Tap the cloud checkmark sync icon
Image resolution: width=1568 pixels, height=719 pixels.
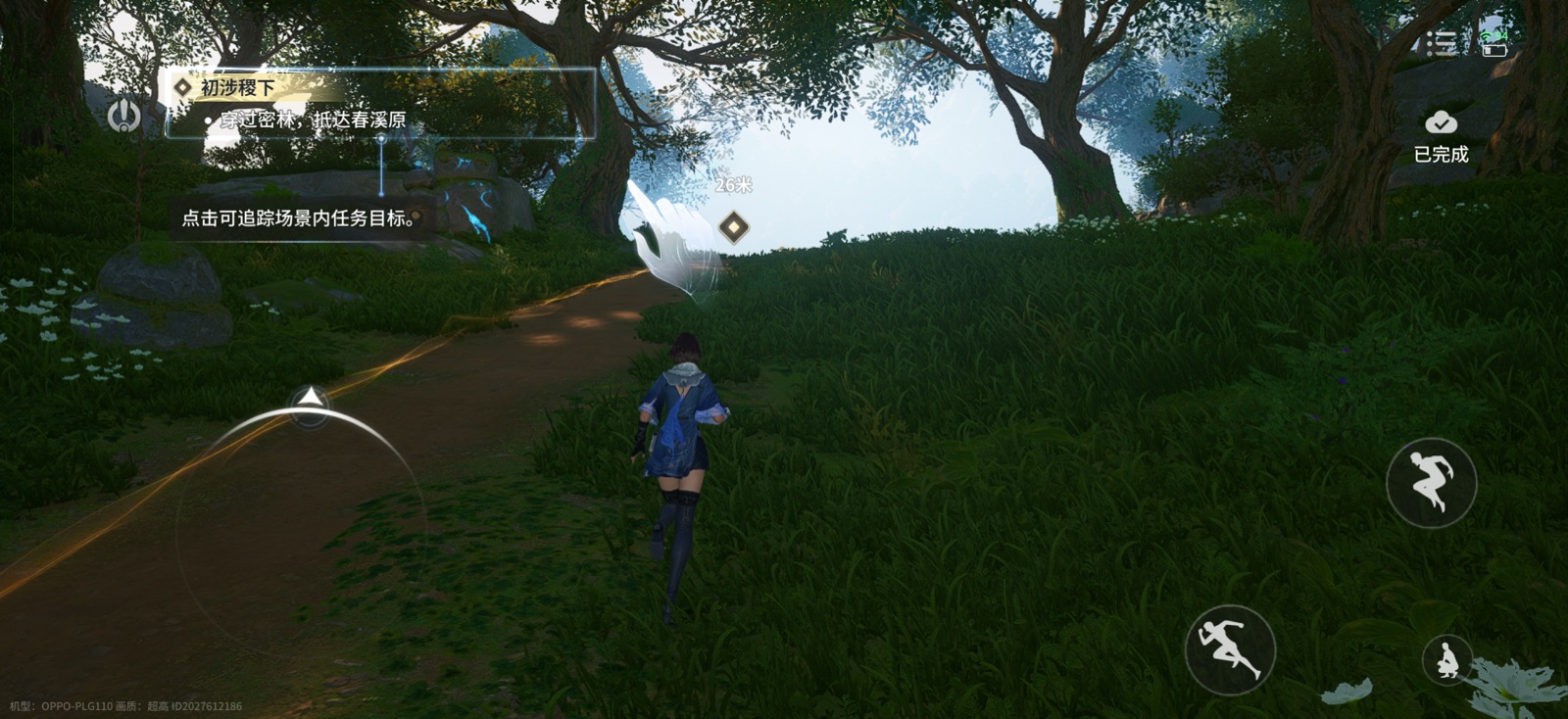click(x=1441, y=122)
